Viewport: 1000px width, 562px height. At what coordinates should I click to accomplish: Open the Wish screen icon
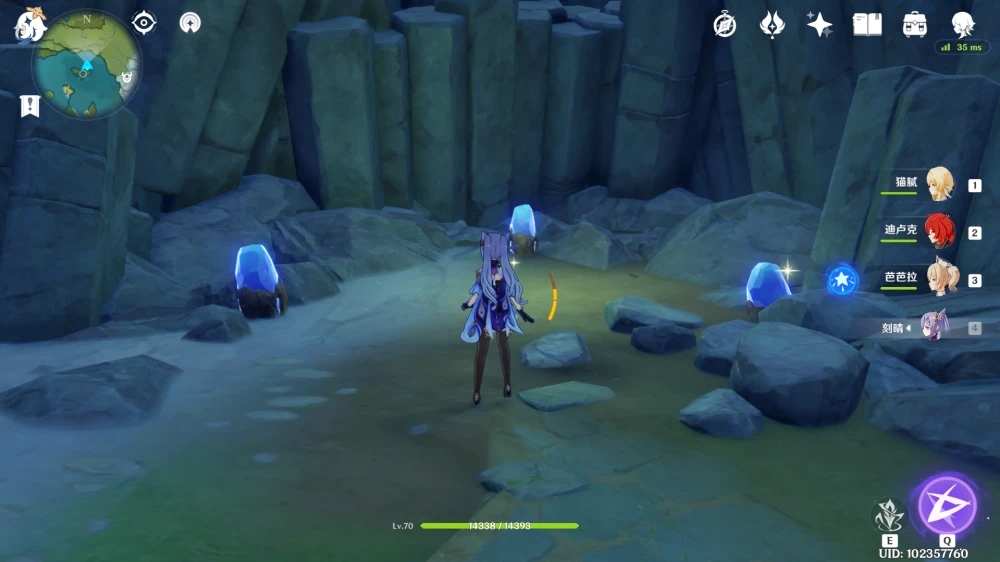point(772,25)
